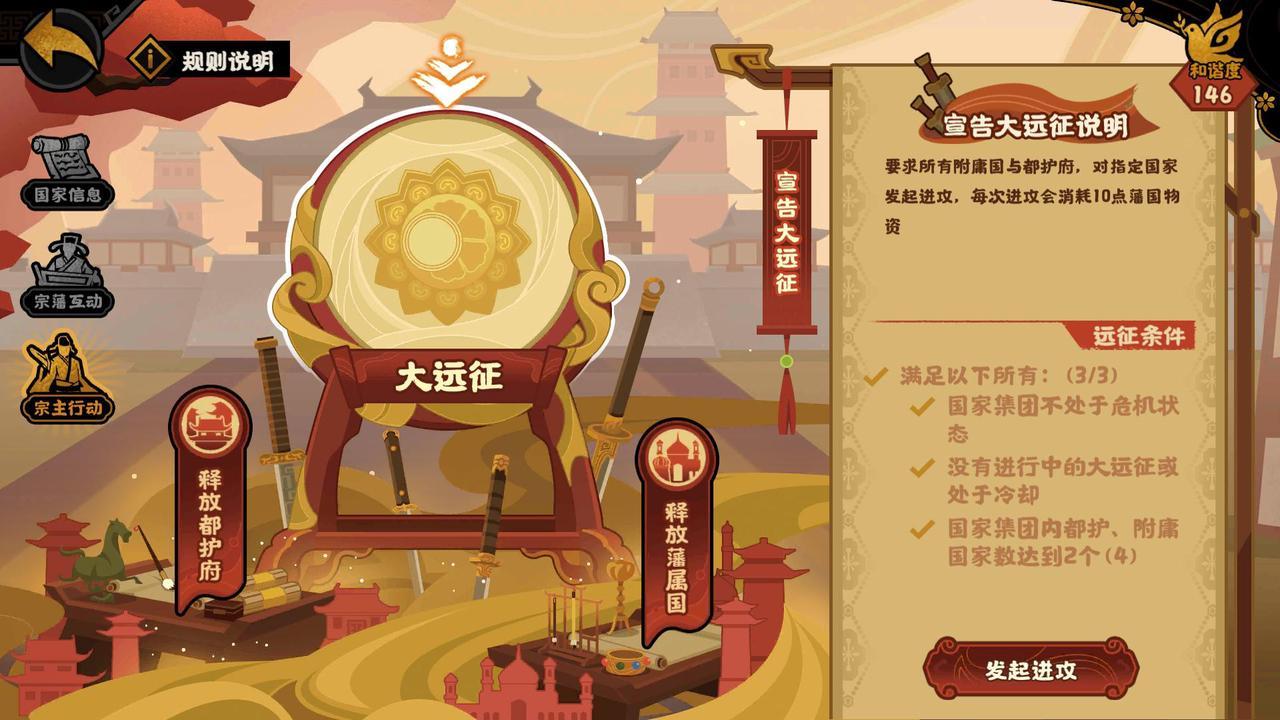
Task: Open the 国家信息 sidebar panel
Action: coord(62,172)
